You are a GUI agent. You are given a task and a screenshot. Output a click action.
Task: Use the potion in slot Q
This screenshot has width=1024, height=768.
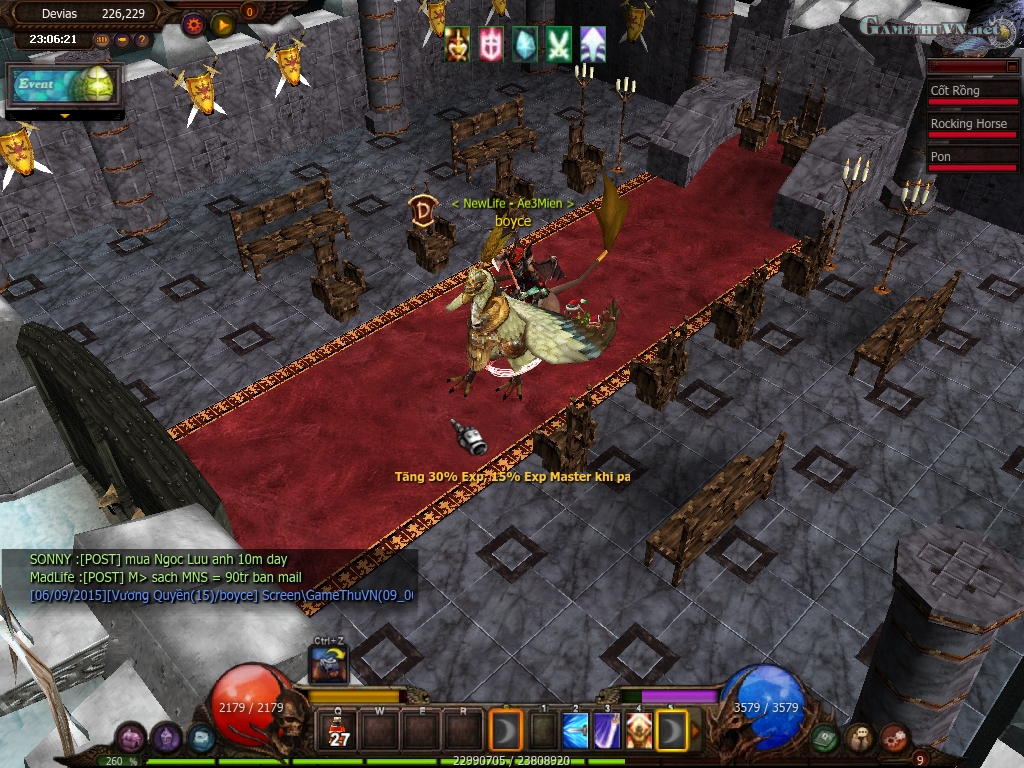pos(339,731)
